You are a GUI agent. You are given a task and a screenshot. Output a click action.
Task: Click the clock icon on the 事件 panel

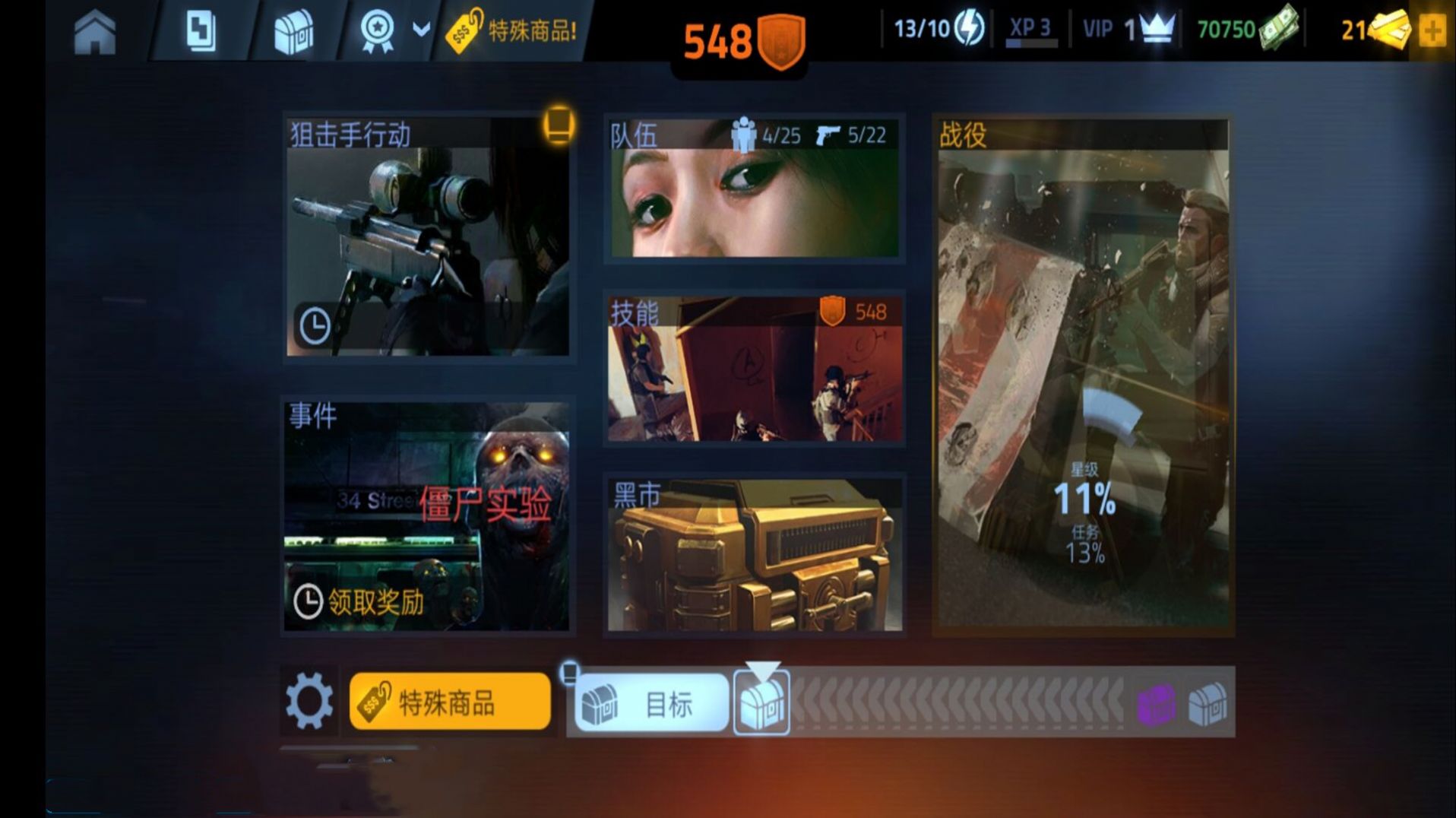click(309, 600)
